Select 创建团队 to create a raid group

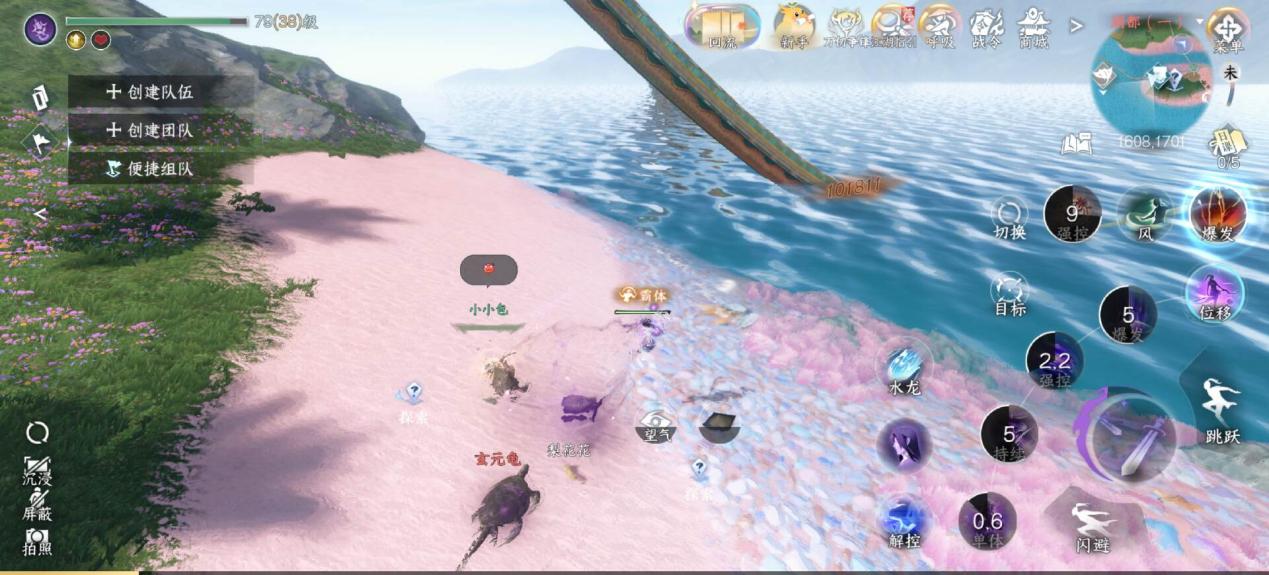pos(150,130)
